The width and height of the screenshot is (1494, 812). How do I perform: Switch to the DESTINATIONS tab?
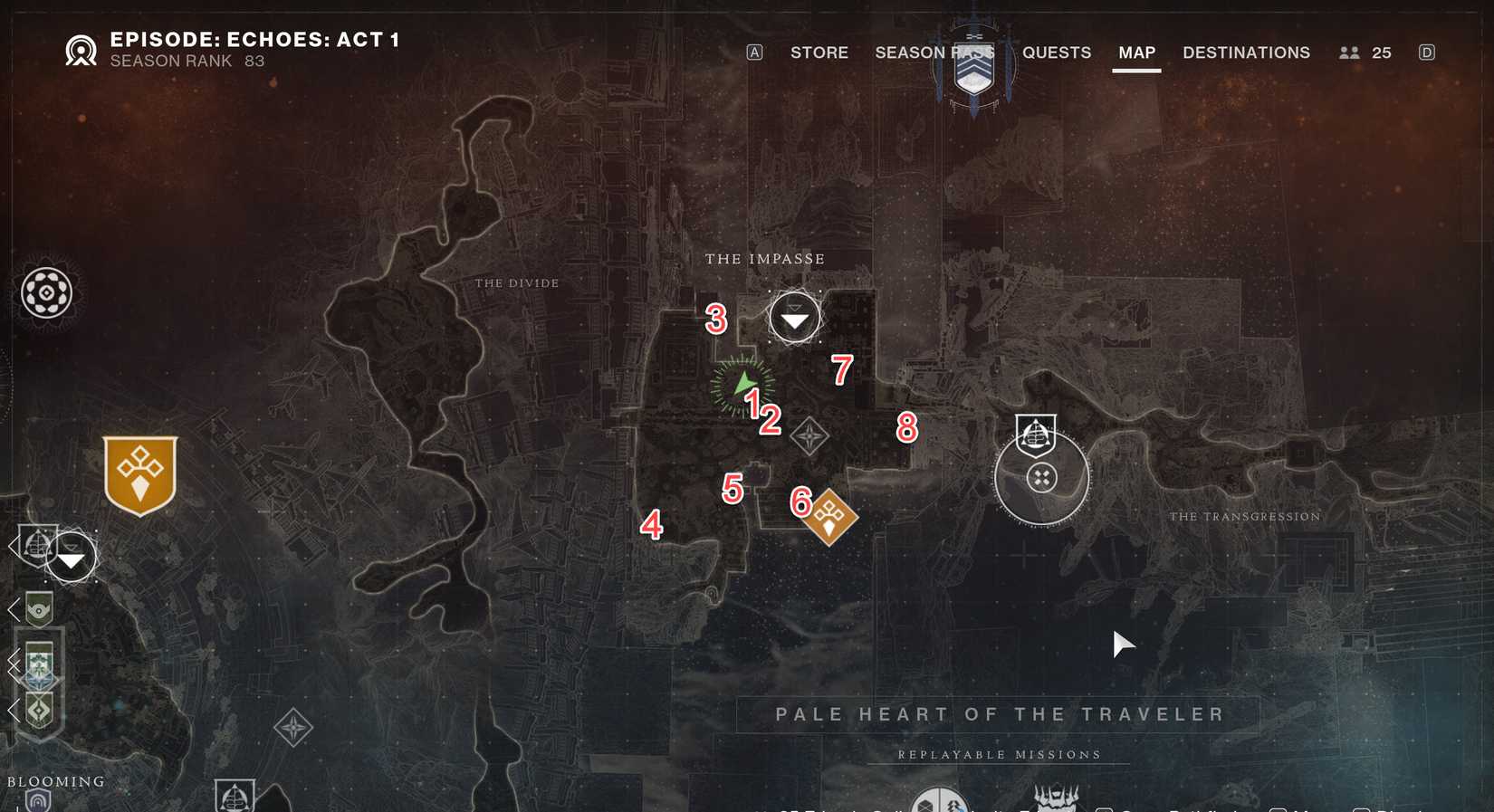click(1245, 53)
